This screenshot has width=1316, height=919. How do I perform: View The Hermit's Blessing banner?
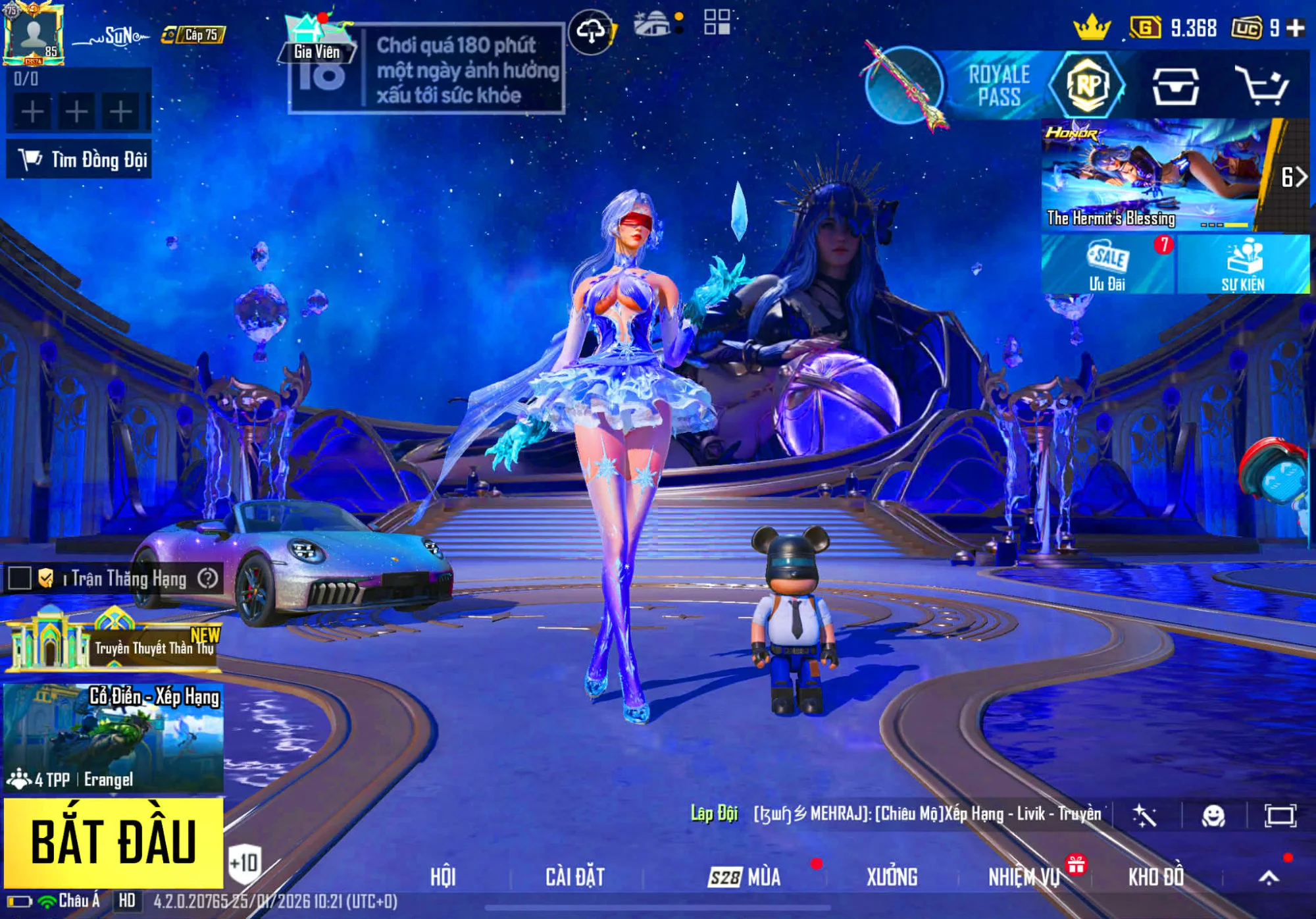[1151, 176]
